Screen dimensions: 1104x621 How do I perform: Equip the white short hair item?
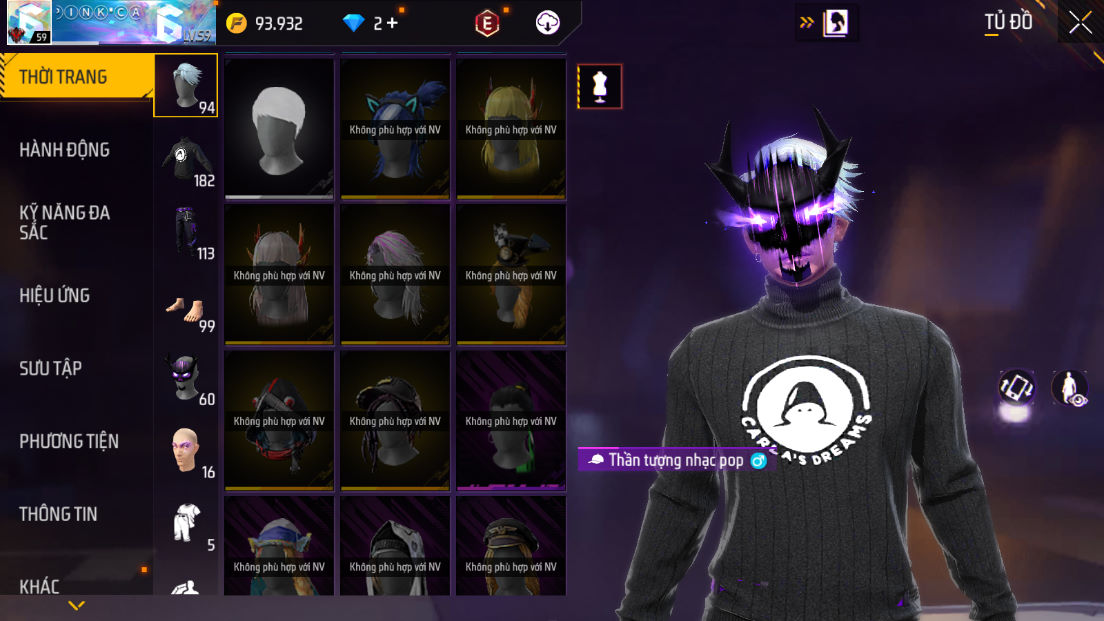pyautogui.click(x=279, y=127)
